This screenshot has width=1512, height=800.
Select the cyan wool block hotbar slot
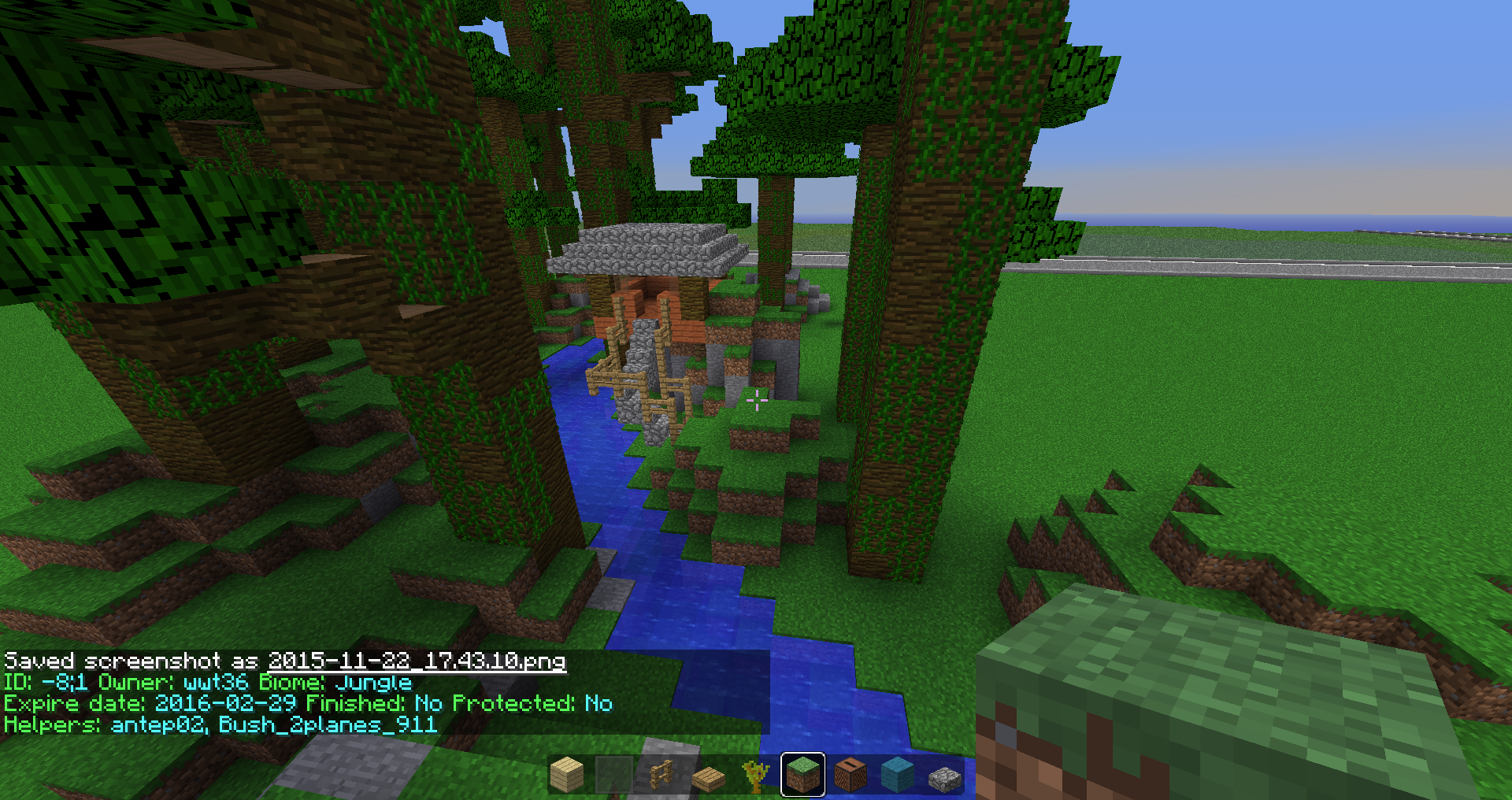[898, 775]
